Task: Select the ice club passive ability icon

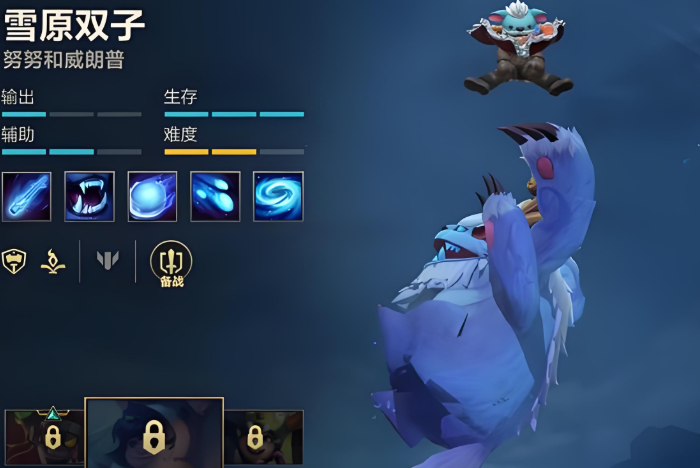Action: tap(27, 196)
